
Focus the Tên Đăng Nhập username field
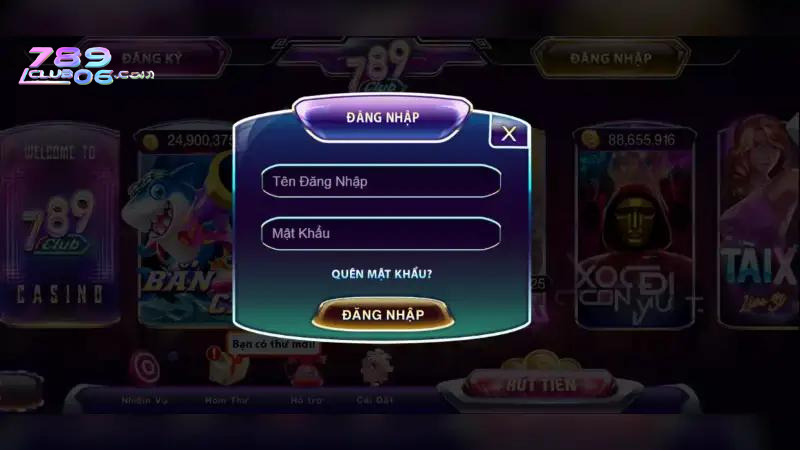tap(380, 181)
